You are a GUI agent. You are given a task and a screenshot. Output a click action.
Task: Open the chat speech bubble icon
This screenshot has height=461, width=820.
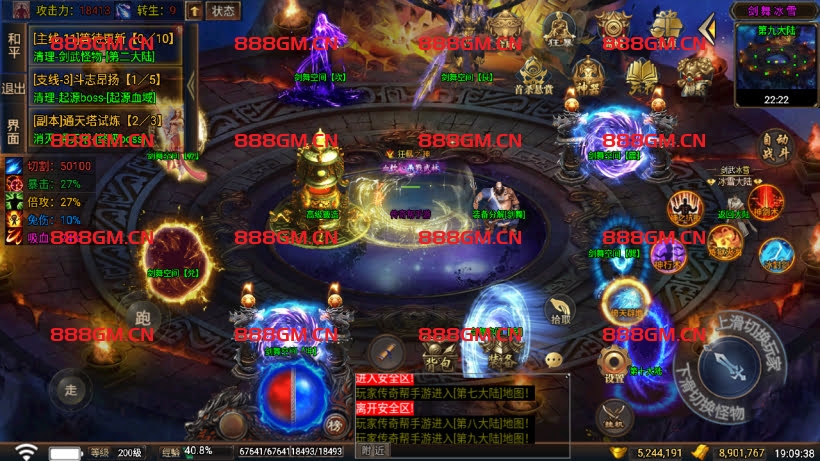(x=553, y=360)
